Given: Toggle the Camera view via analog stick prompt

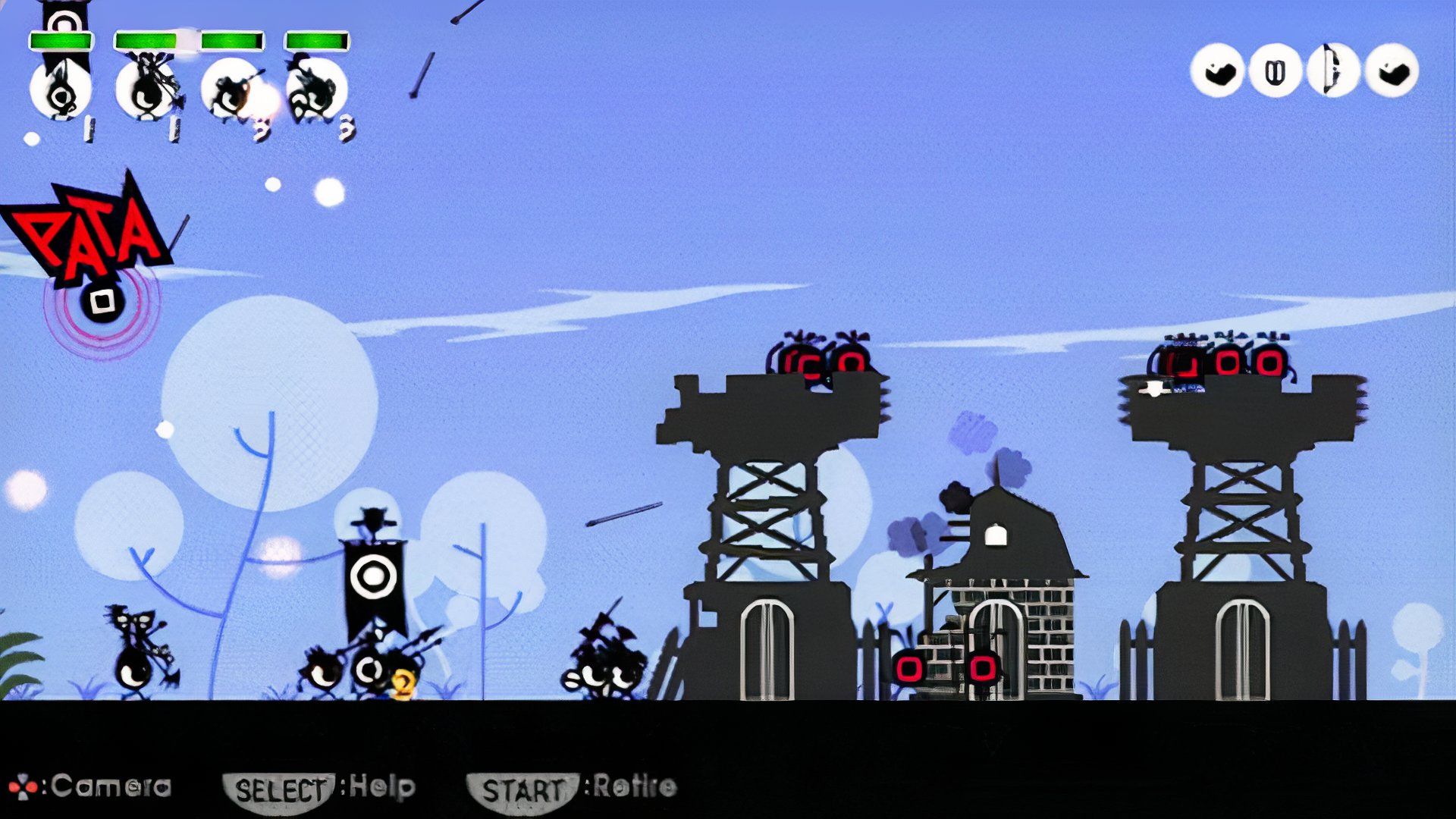Looking at the screenshot, I should click(23, 787).
